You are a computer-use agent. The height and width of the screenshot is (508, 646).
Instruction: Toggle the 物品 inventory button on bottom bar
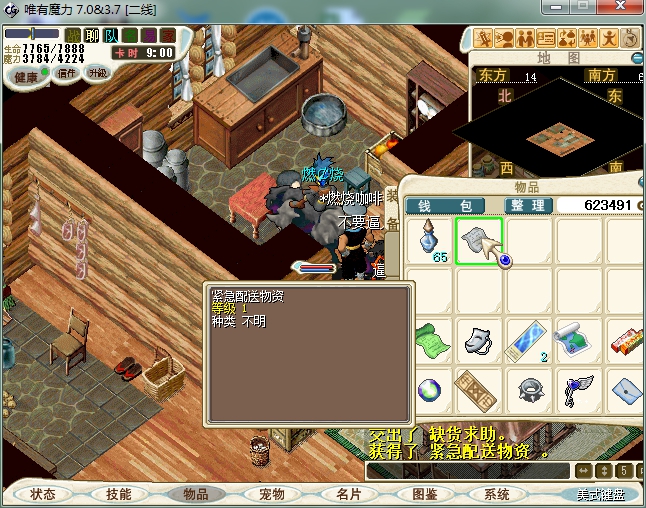pos(195,494)
